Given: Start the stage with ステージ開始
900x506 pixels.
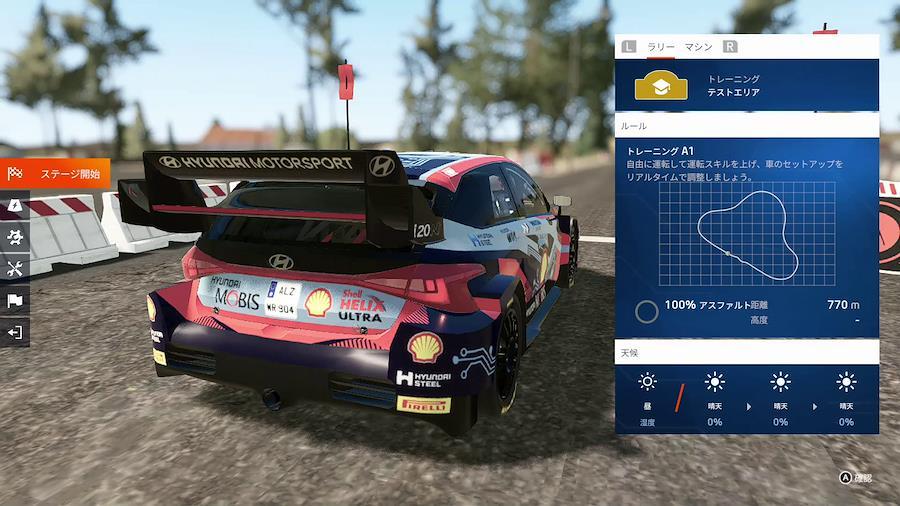Looking at the screenshot, I should pyautogui.click(x=56, y=173).
